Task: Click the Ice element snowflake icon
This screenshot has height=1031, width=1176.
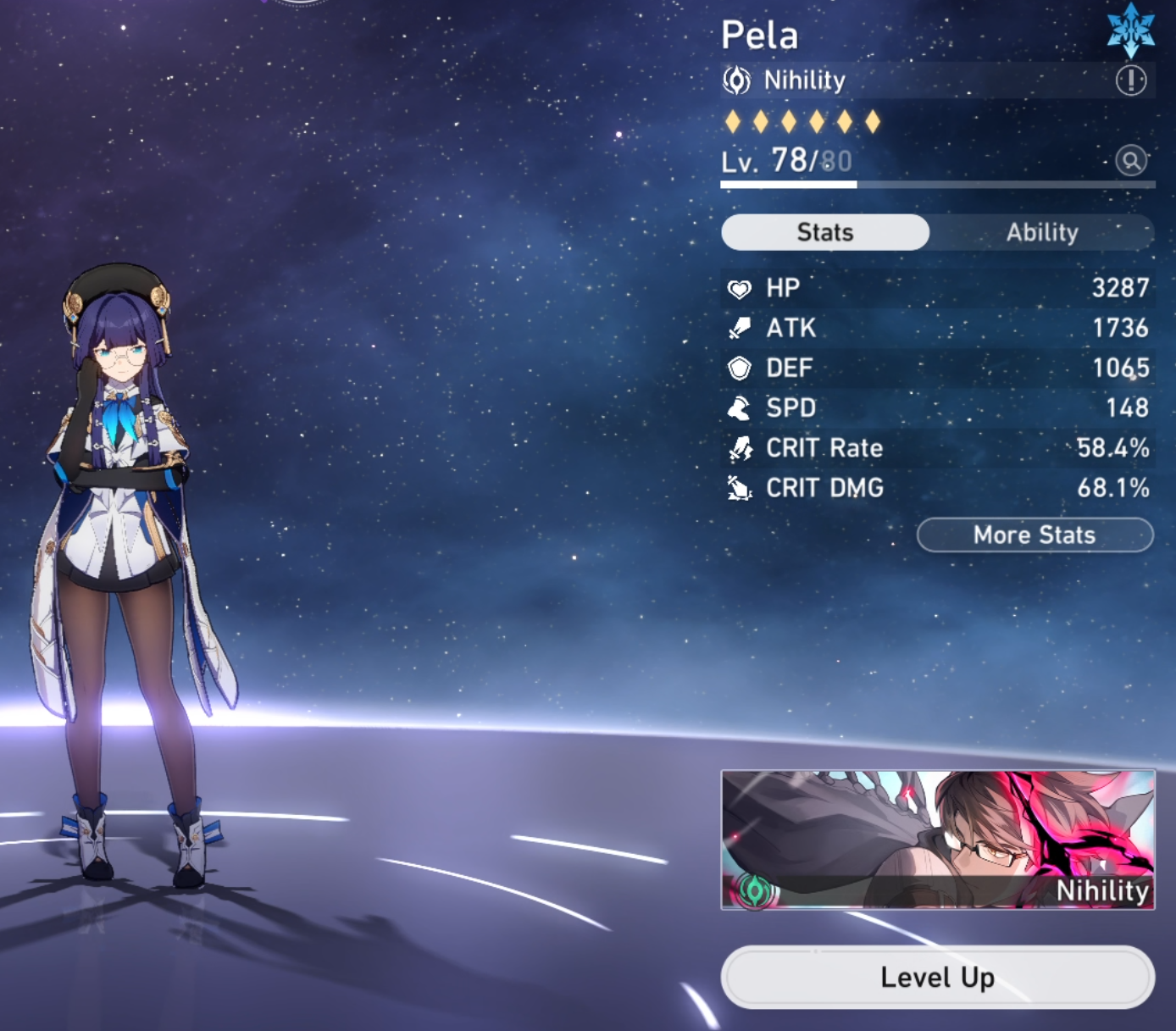Action: pos(1130,28)
